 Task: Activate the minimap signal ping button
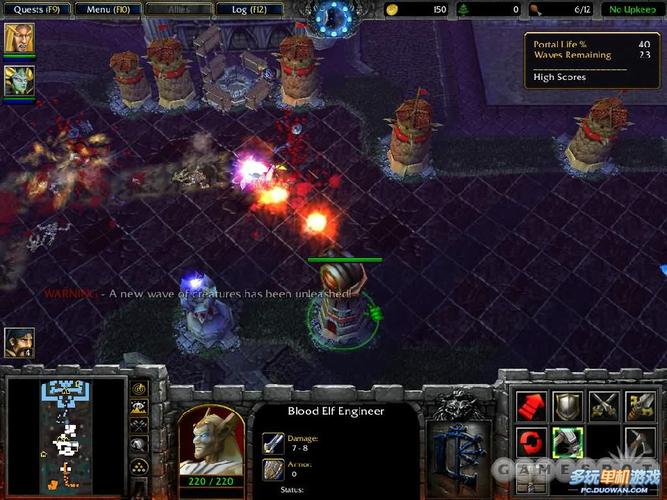[141, 388]
